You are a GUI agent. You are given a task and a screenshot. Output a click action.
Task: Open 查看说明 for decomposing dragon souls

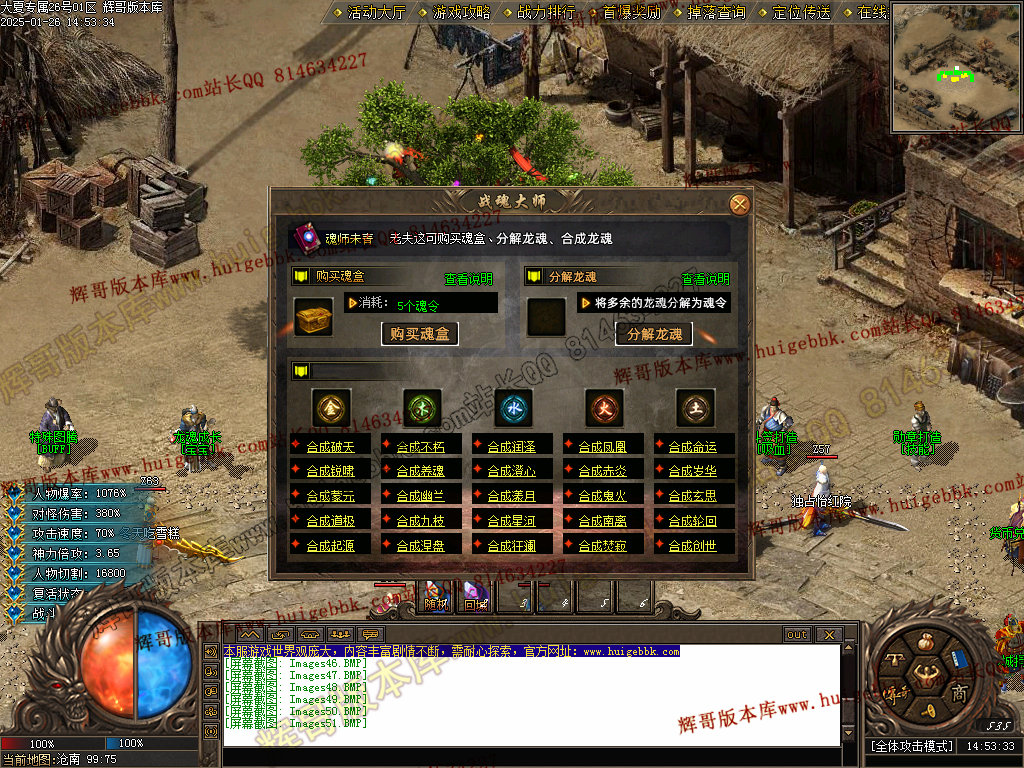705,279
